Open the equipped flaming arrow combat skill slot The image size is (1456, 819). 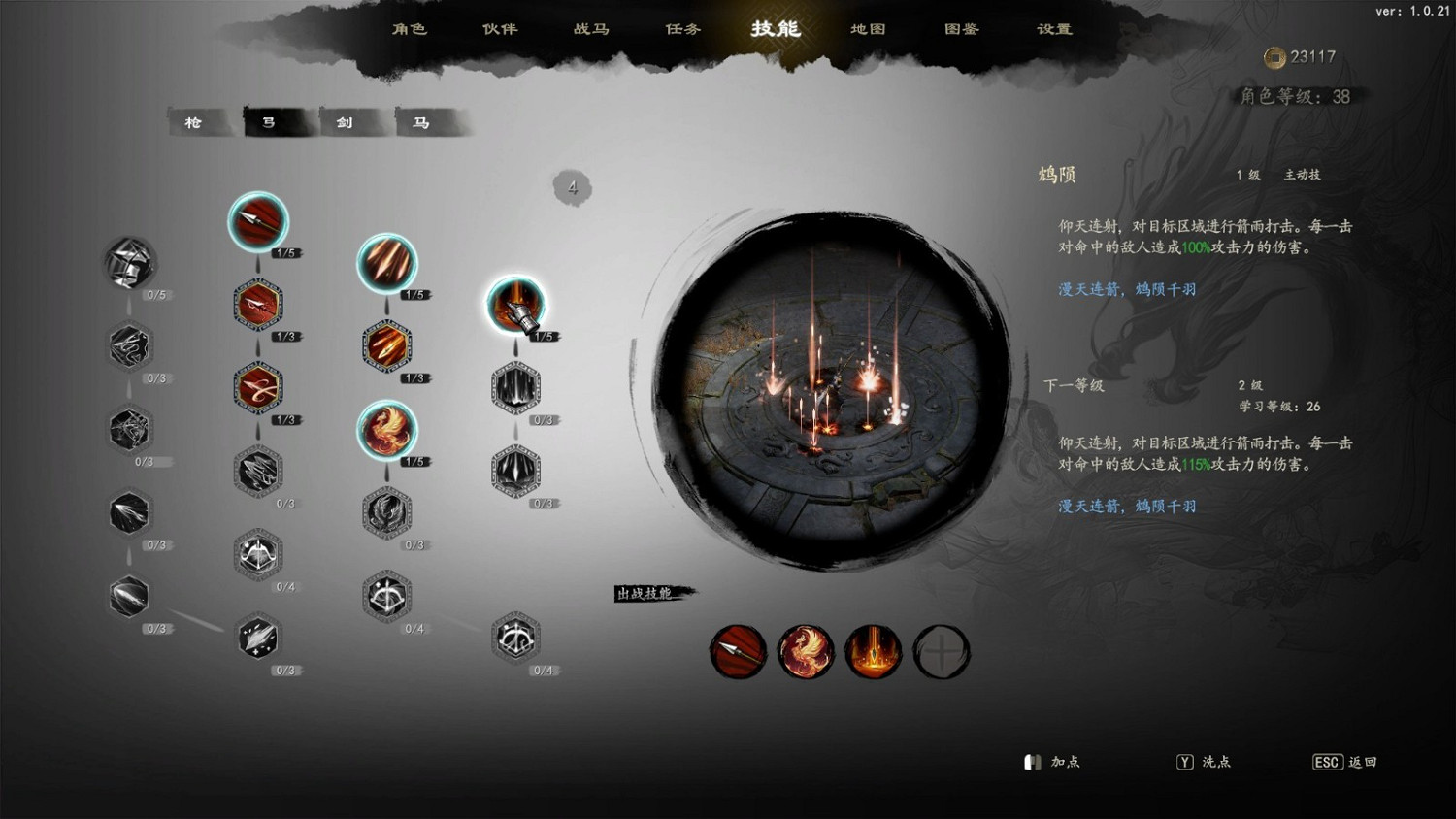click(874, 651)
